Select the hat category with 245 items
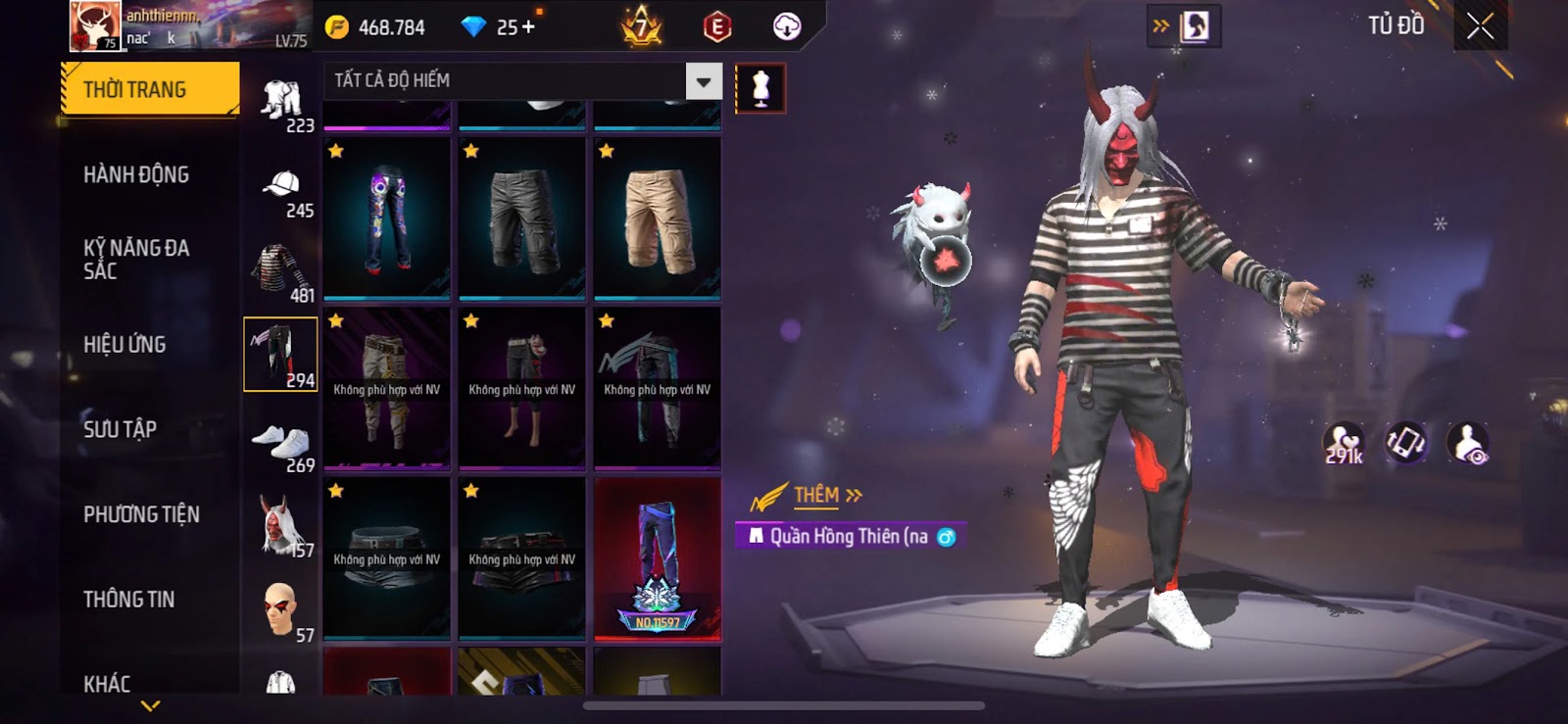 pos(282,191)
